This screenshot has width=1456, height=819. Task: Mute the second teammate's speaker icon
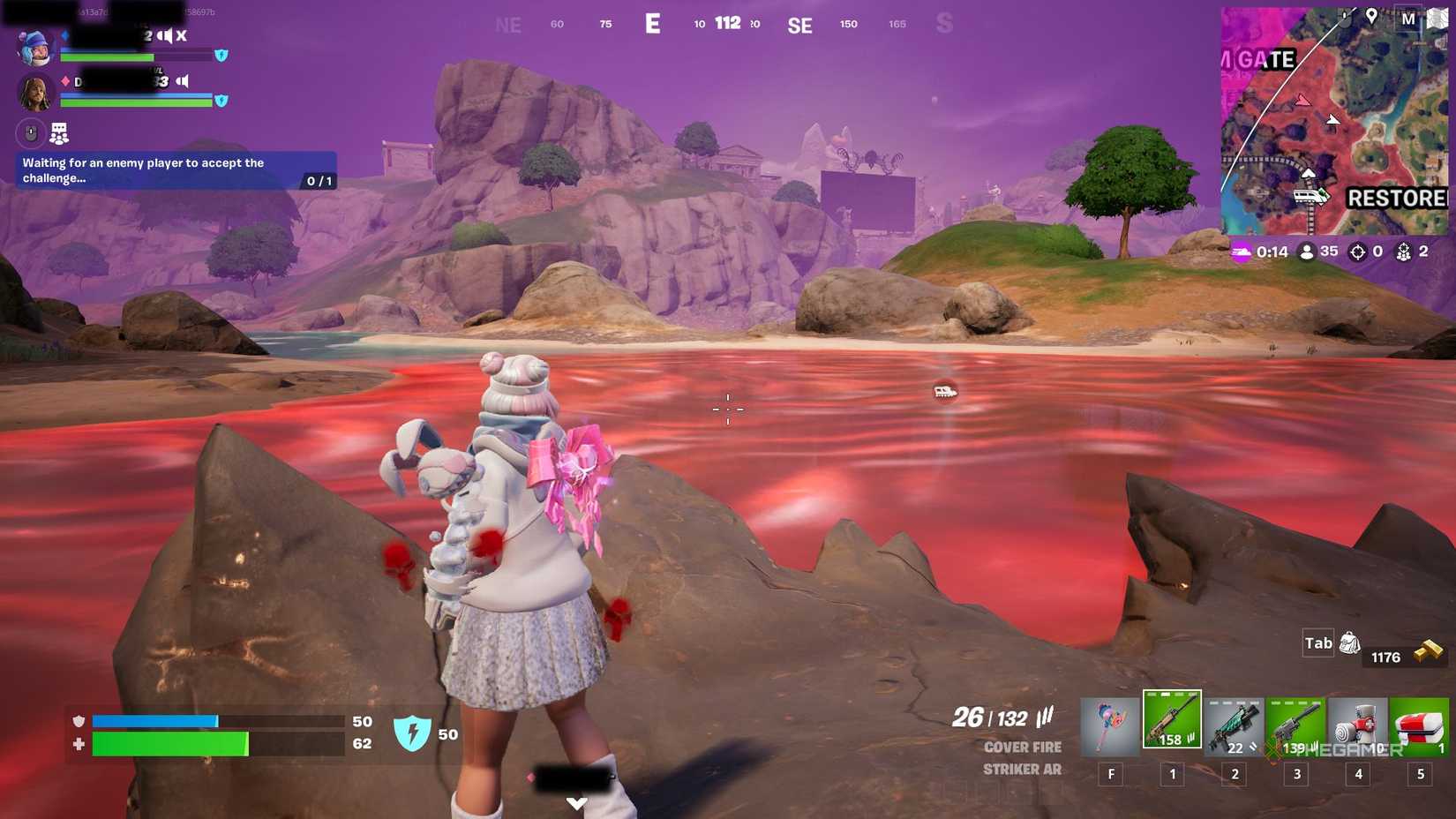pos(183,82)
